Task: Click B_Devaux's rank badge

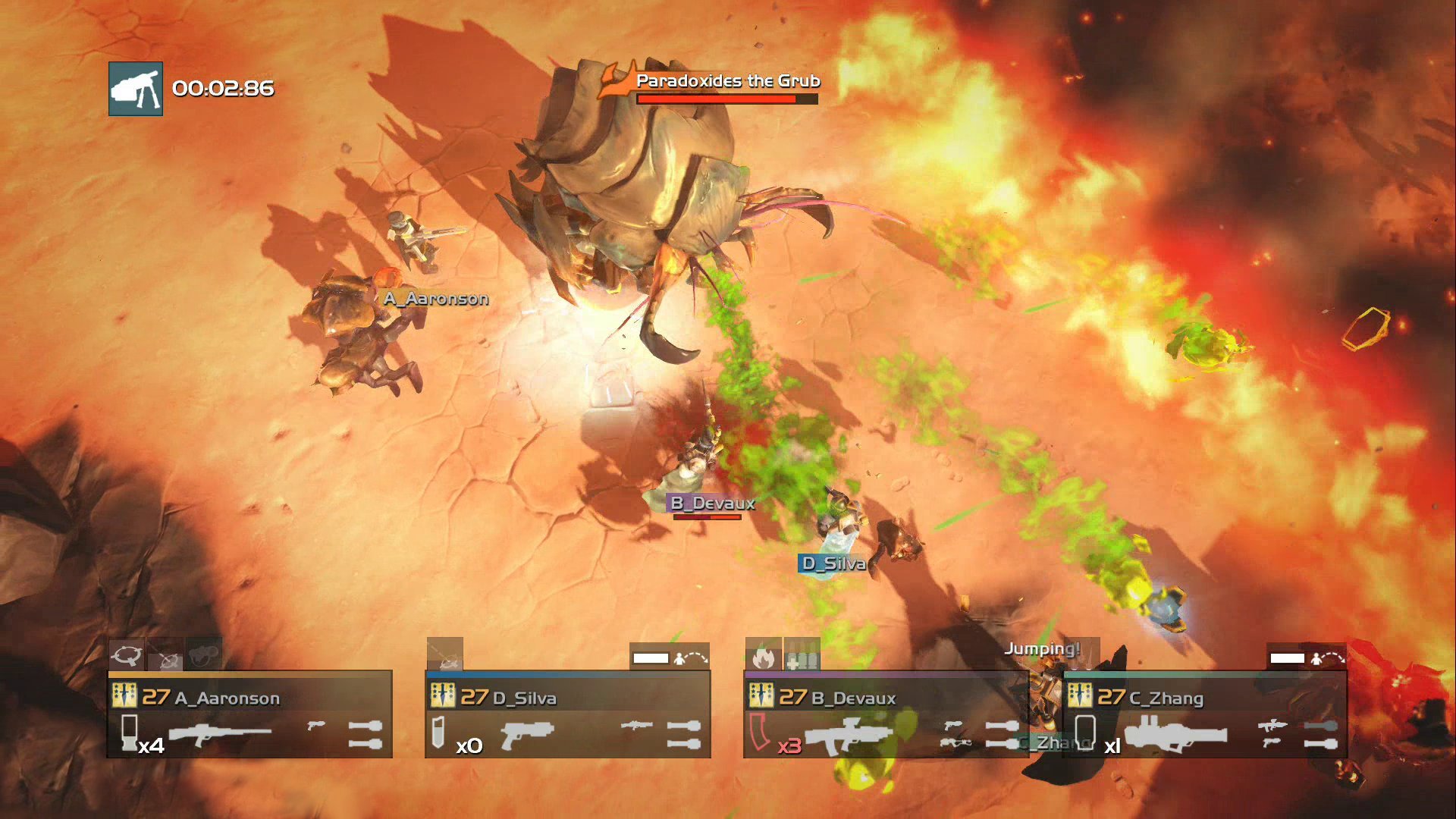Action: tap(761, 696)
